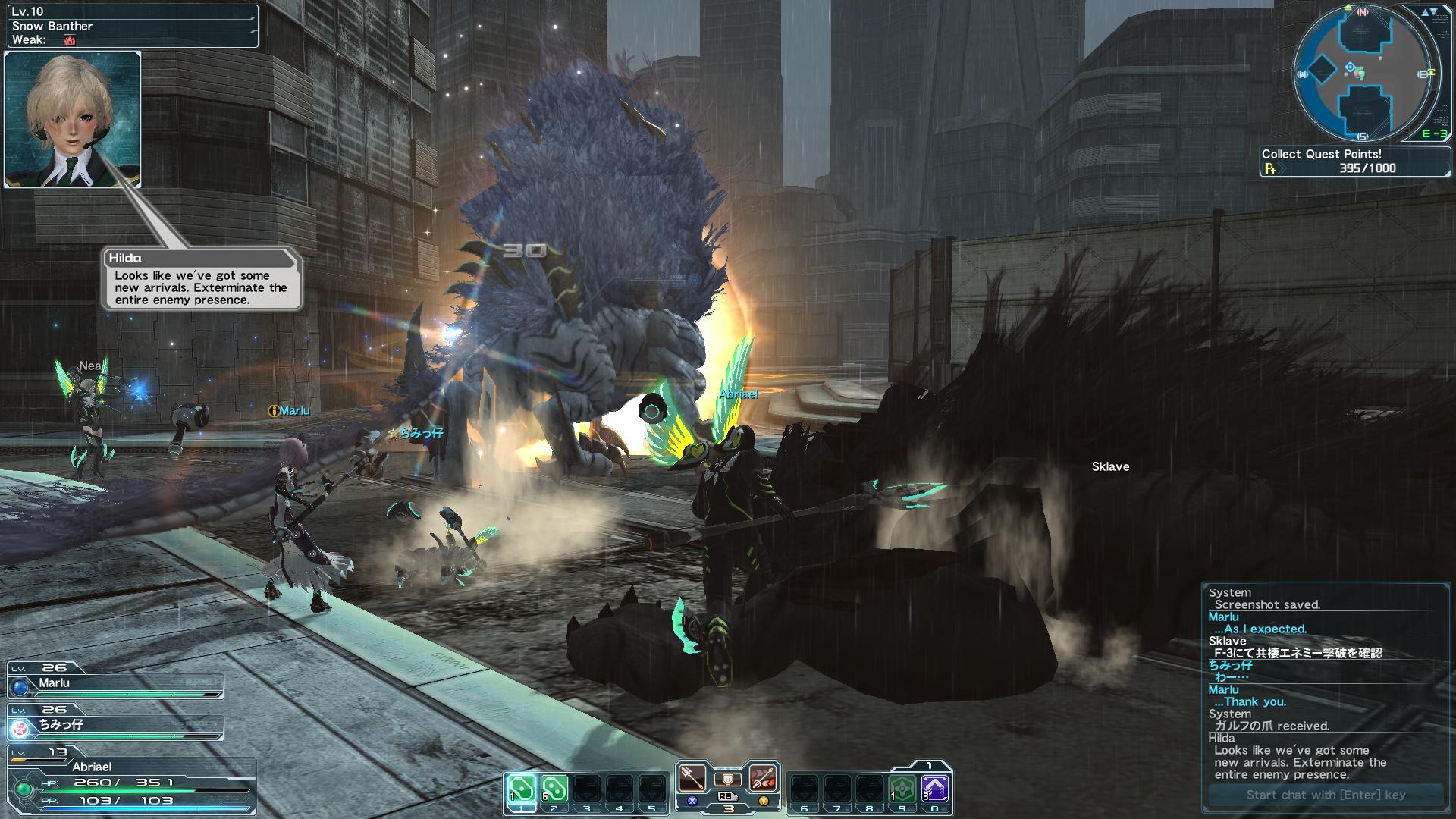
Task: Click the shield emblem between the weapon icons
Action: [728, 780]
